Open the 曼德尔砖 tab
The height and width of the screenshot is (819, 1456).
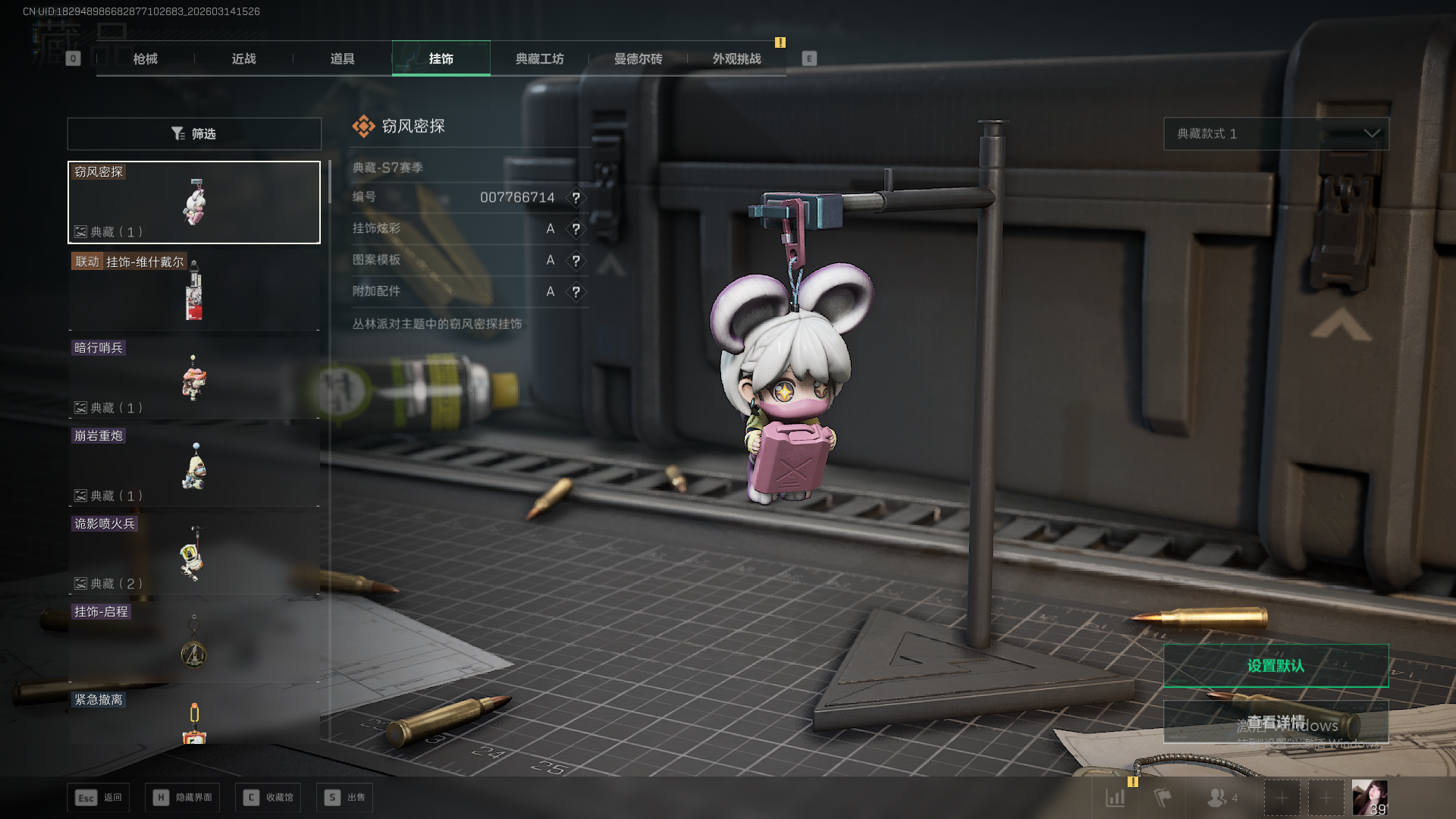click(638, 59)
